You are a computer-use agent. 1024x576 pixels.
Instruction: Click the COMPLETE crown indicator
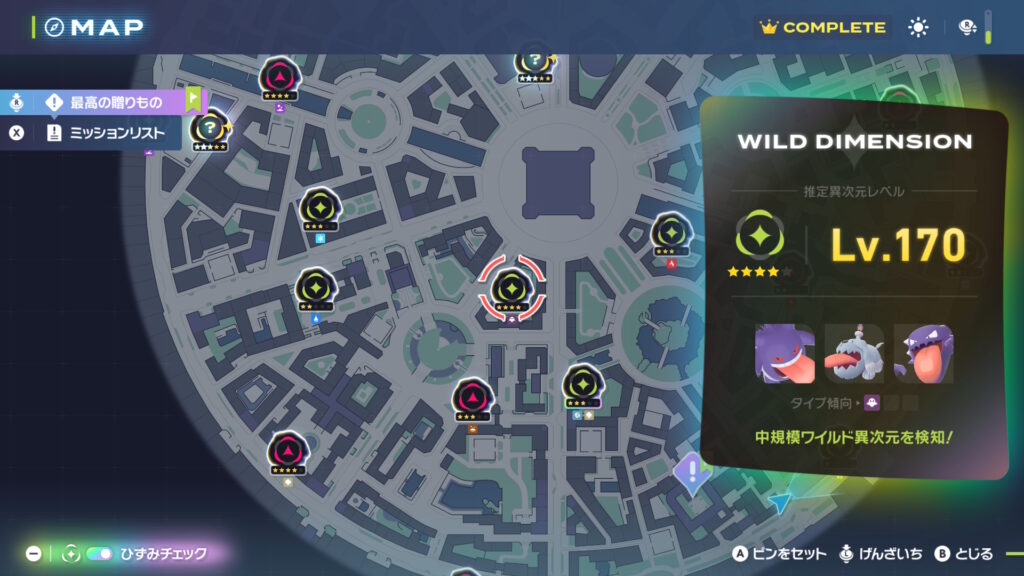tap(823, 28)
